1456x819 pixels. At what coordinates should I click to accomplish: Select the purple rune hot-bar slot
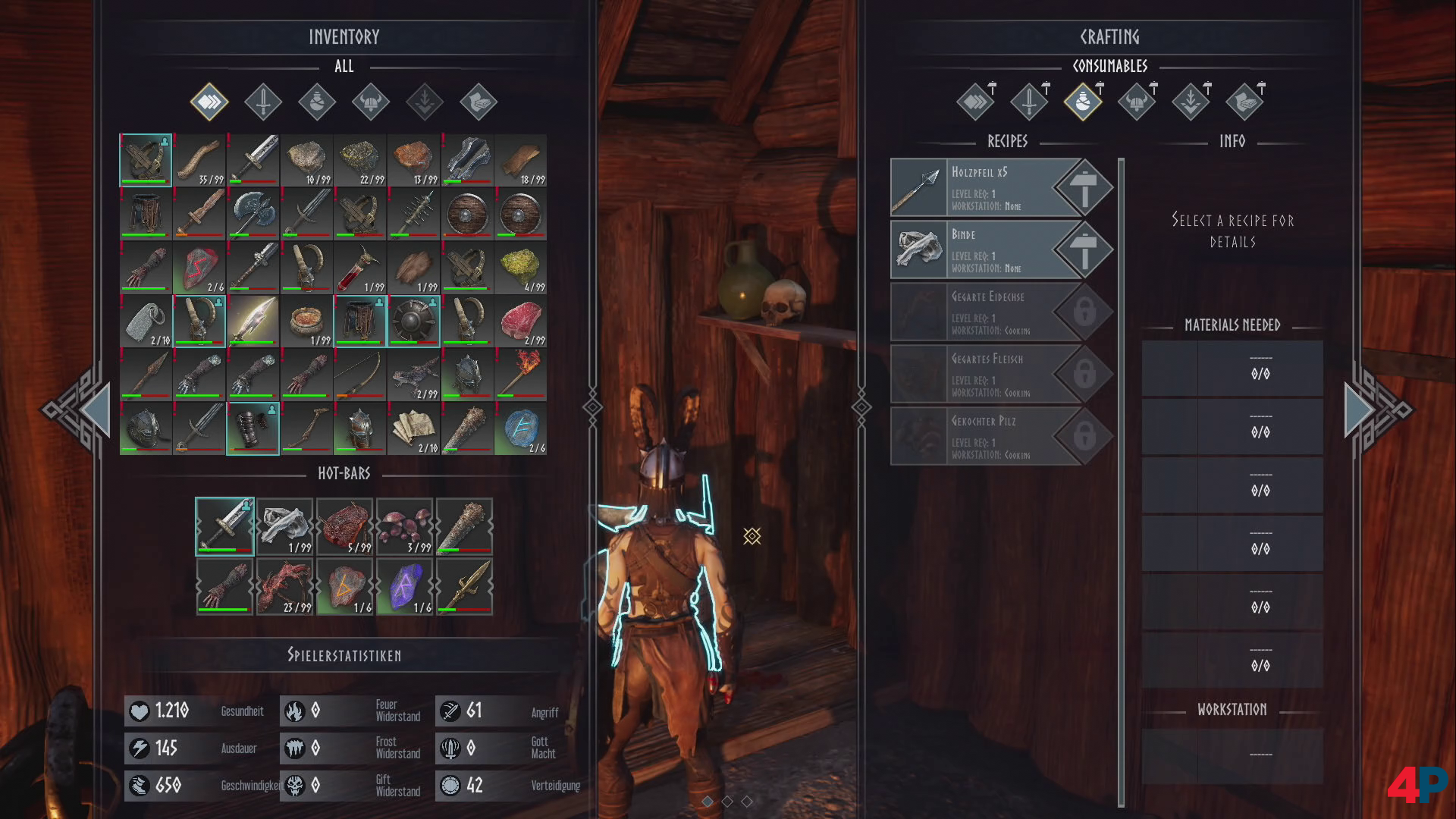pyautogui.click(x=404, y=586)
